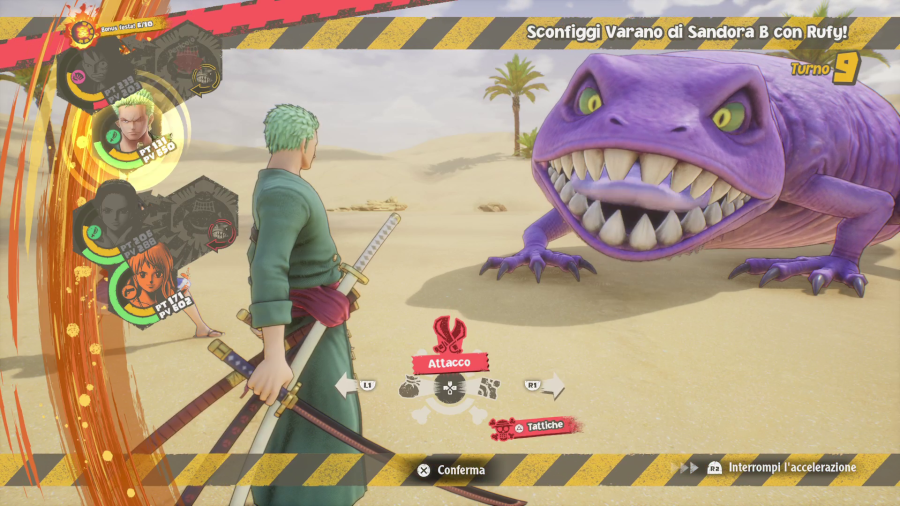Switch to previous character with left arrow

[x=347, y=385]
